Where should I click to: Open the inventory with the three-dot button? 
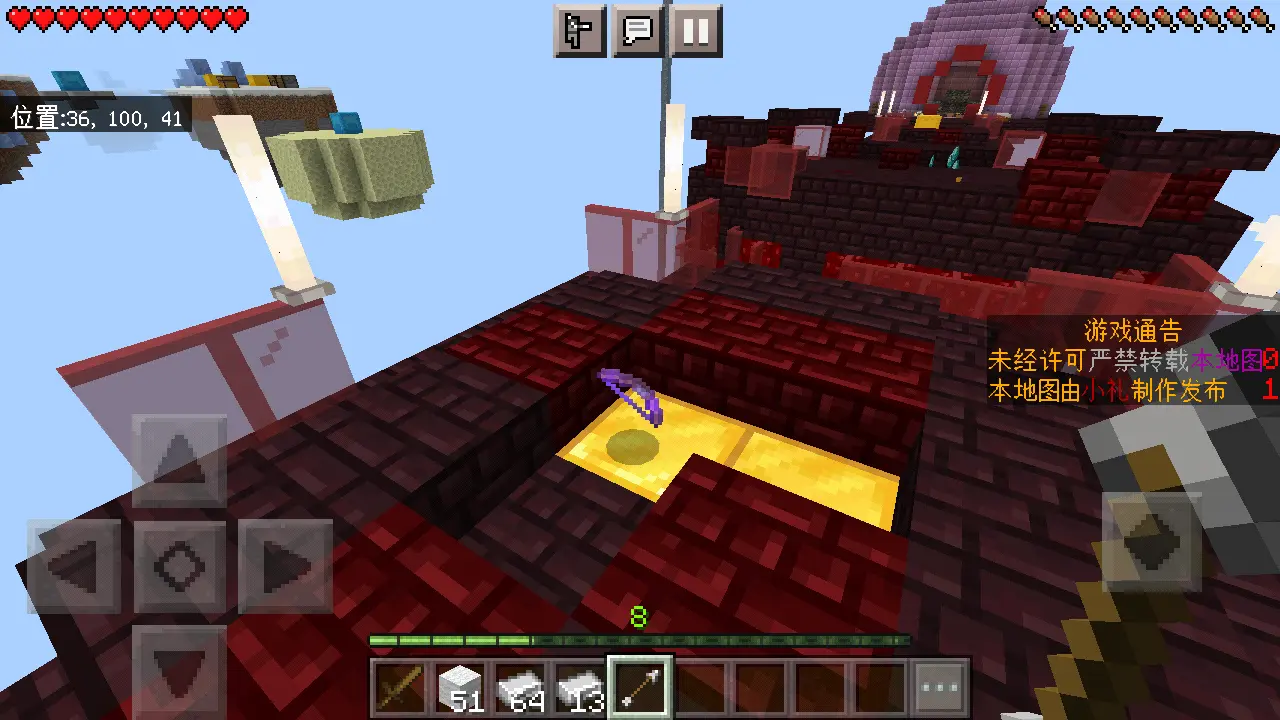click(x=940, y=687)
